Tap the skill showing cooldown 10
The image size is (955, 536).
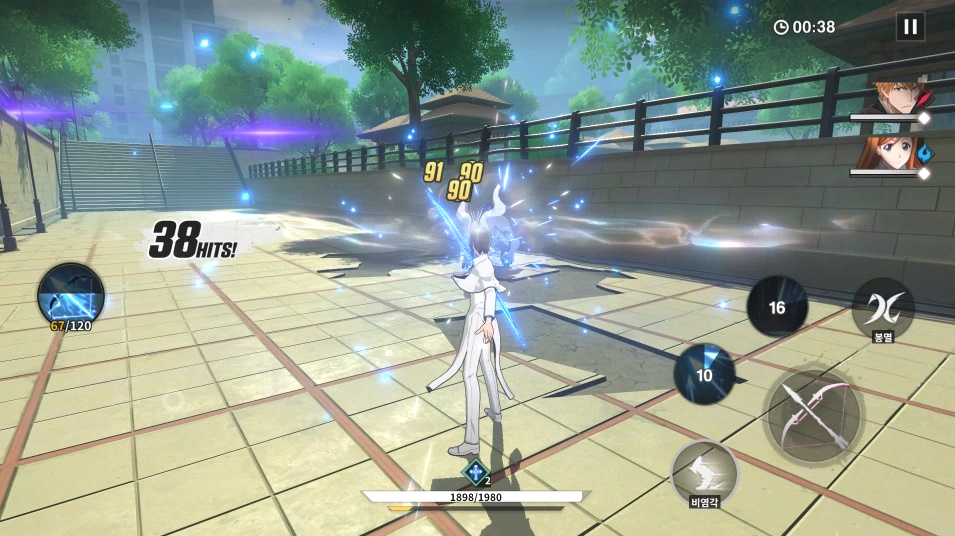(x=704, y=374)
